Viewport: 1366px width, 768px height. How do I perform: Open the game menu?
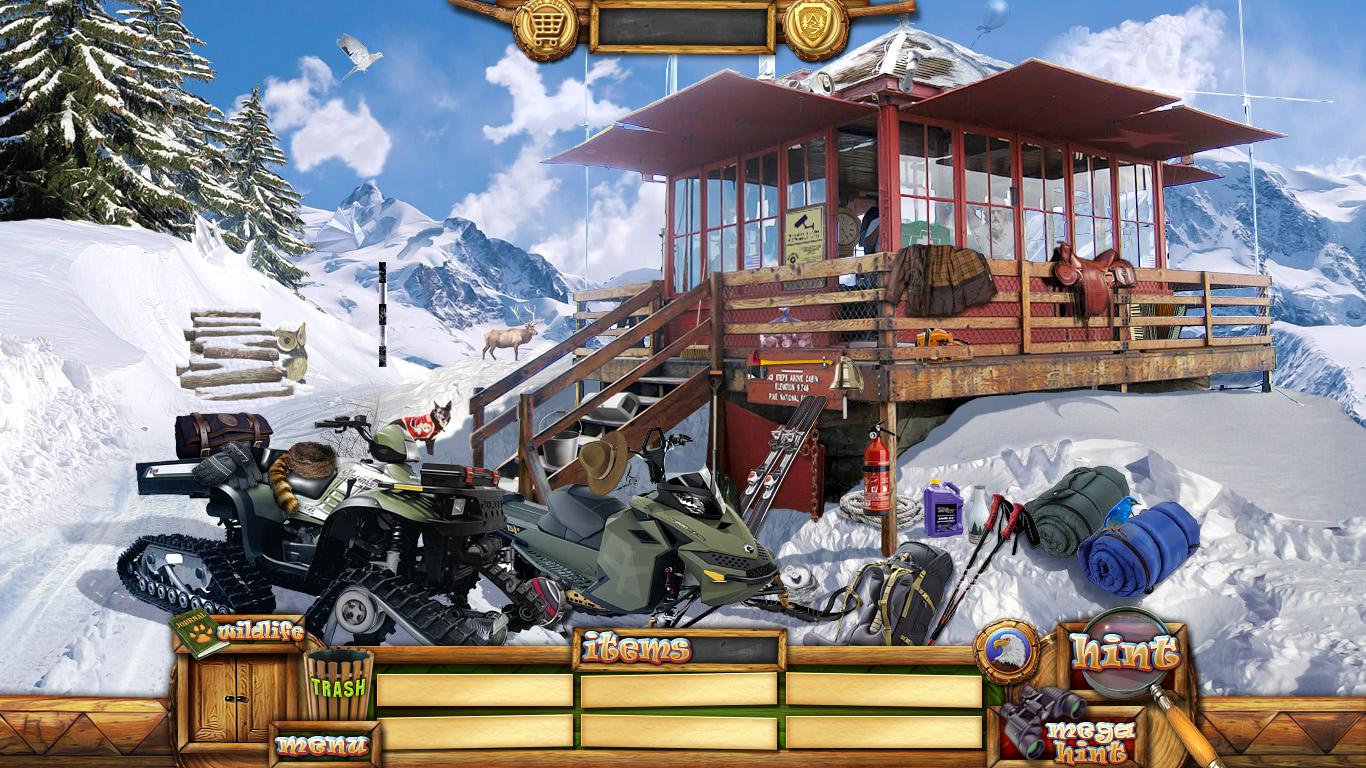(322, 744)
